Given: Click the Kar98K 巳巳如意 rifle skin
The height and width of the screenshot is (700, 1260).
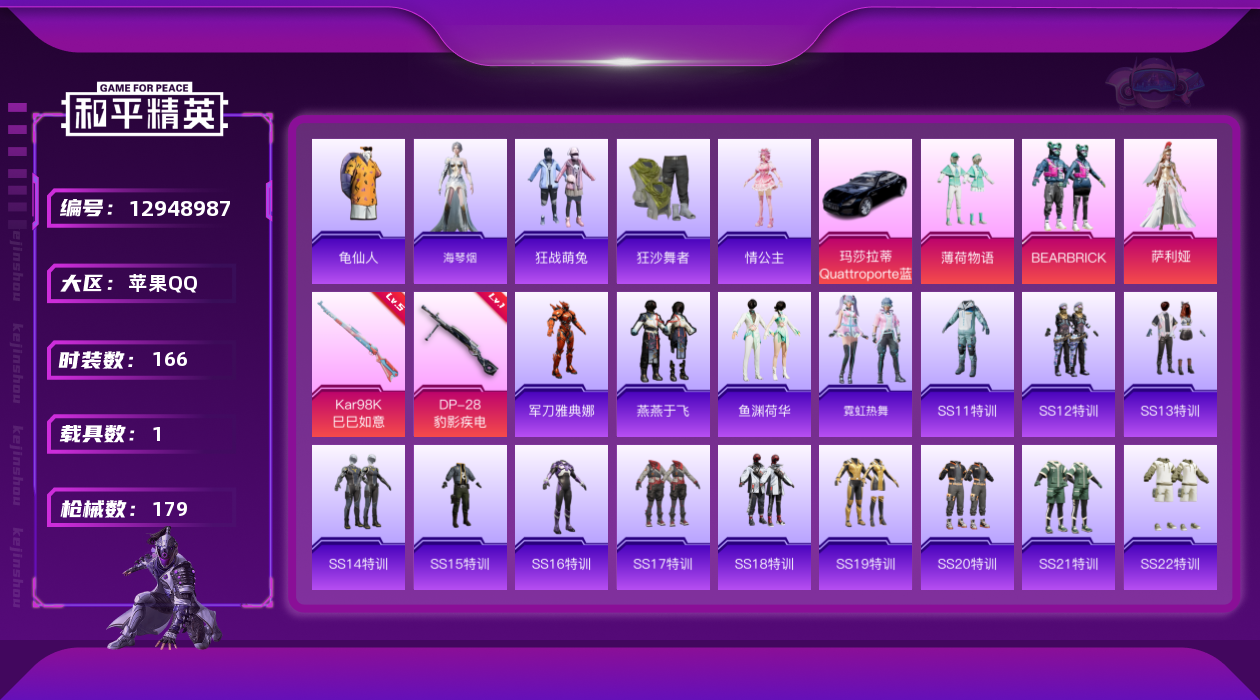Looking at the screenshot, I should 358,364.
